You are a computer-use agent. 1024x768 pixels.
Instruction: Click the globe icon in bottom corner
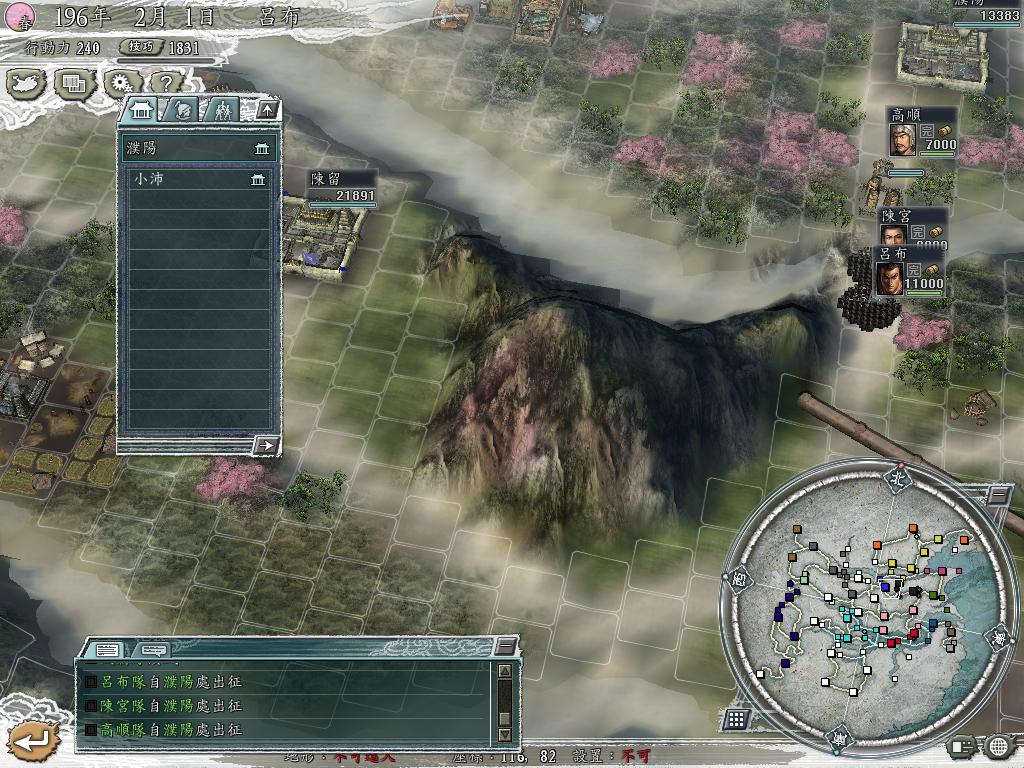998,746
